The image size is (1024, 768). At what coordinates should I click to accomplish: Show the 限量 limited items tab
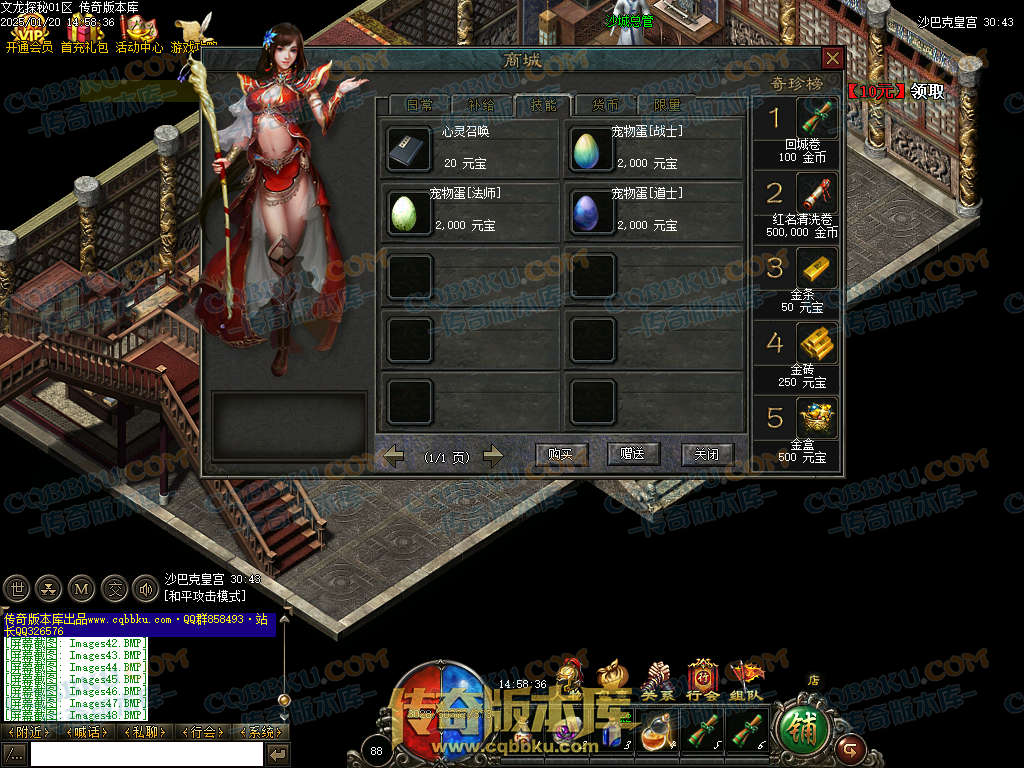[x=667, y=105]
